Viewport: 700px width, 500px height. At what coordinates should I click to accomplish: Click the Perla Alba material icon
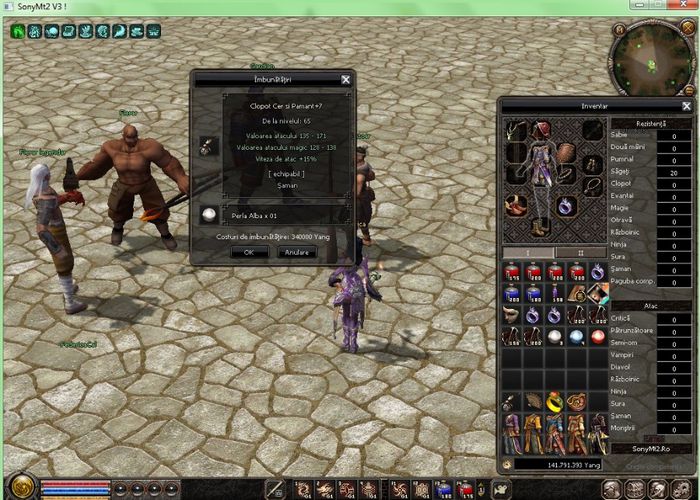[209, 215]
